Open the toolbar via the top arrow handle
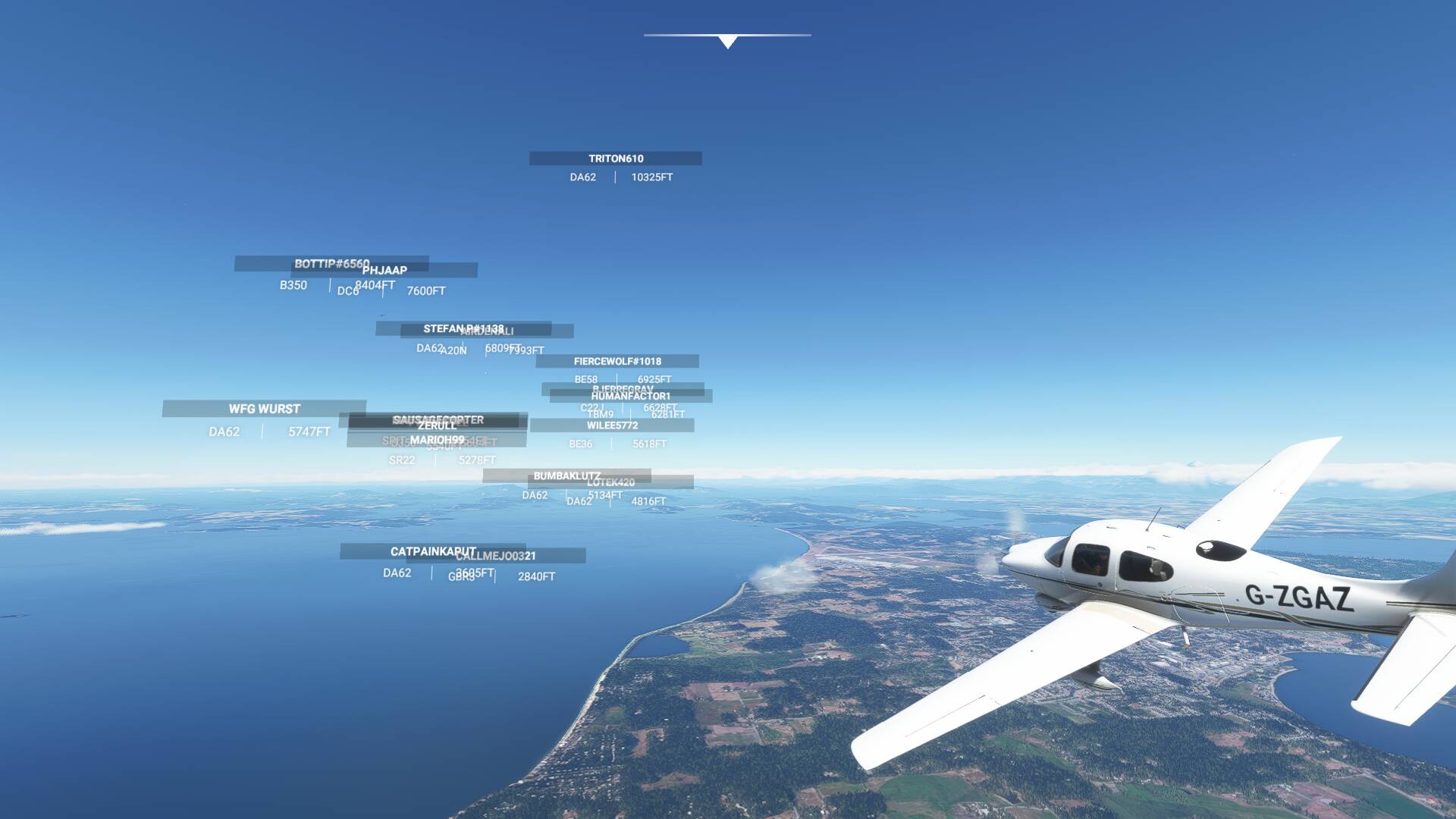 [727, 42]
